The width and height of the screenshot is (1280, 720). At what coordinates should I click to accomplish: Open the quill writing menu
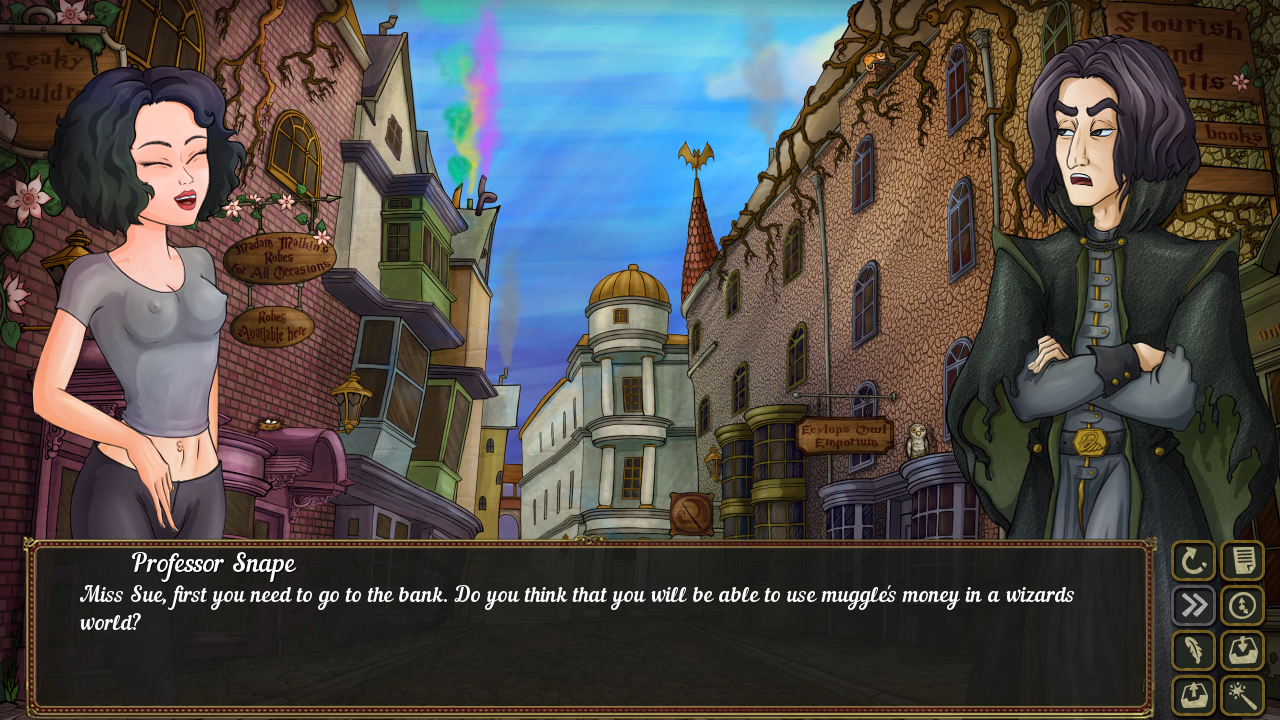[1193, 650]
